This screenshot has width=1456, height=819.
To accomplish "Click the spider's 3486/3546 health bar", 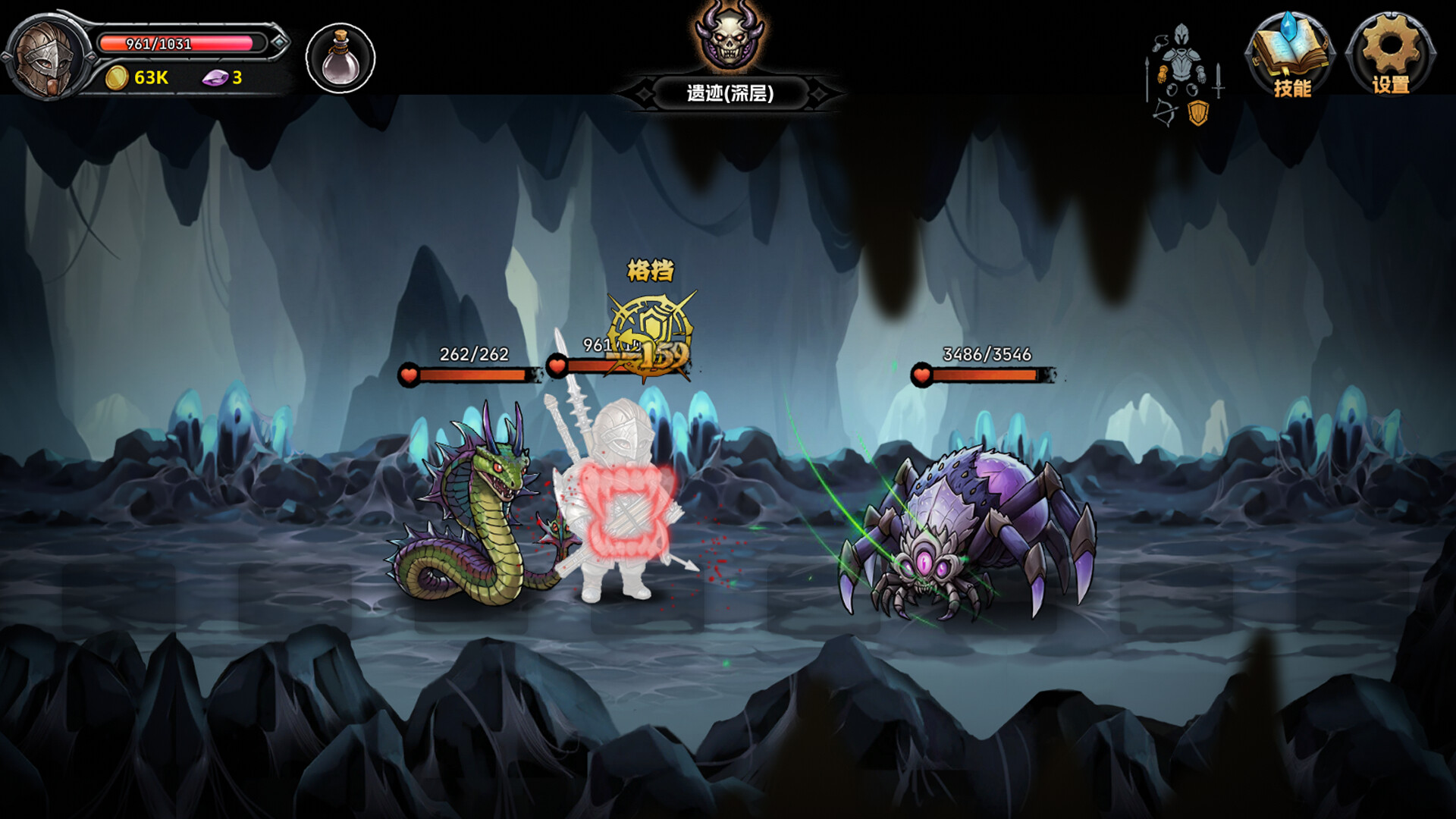I will [986, 373].
